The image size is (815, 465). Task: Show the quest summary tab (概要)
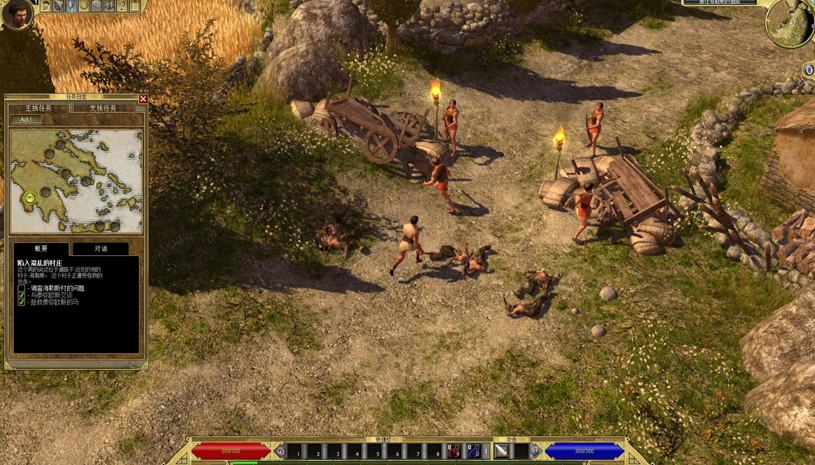[x=41, y=248]
